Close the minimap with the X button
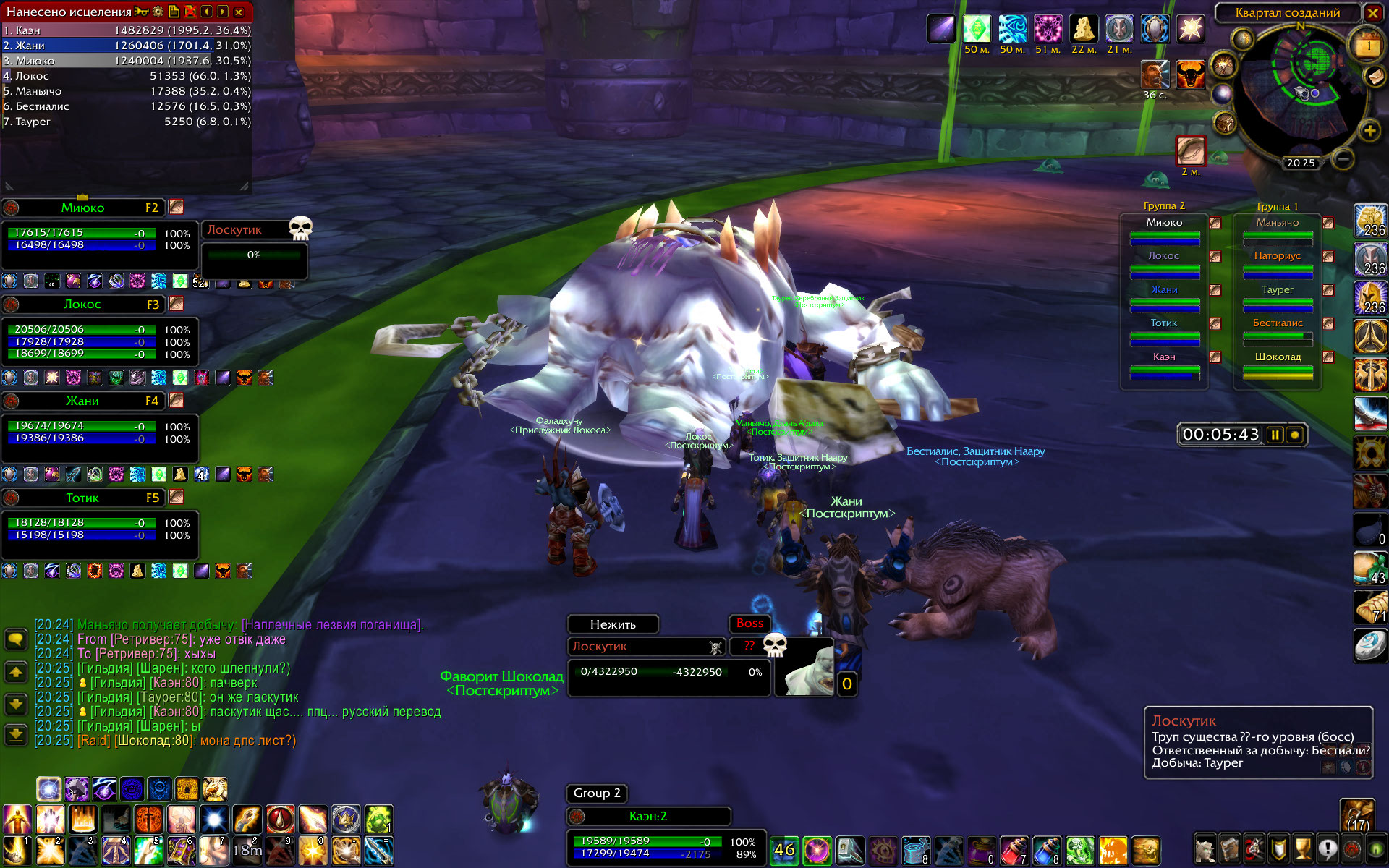 pyautogui.click(x=1372, y=12)
